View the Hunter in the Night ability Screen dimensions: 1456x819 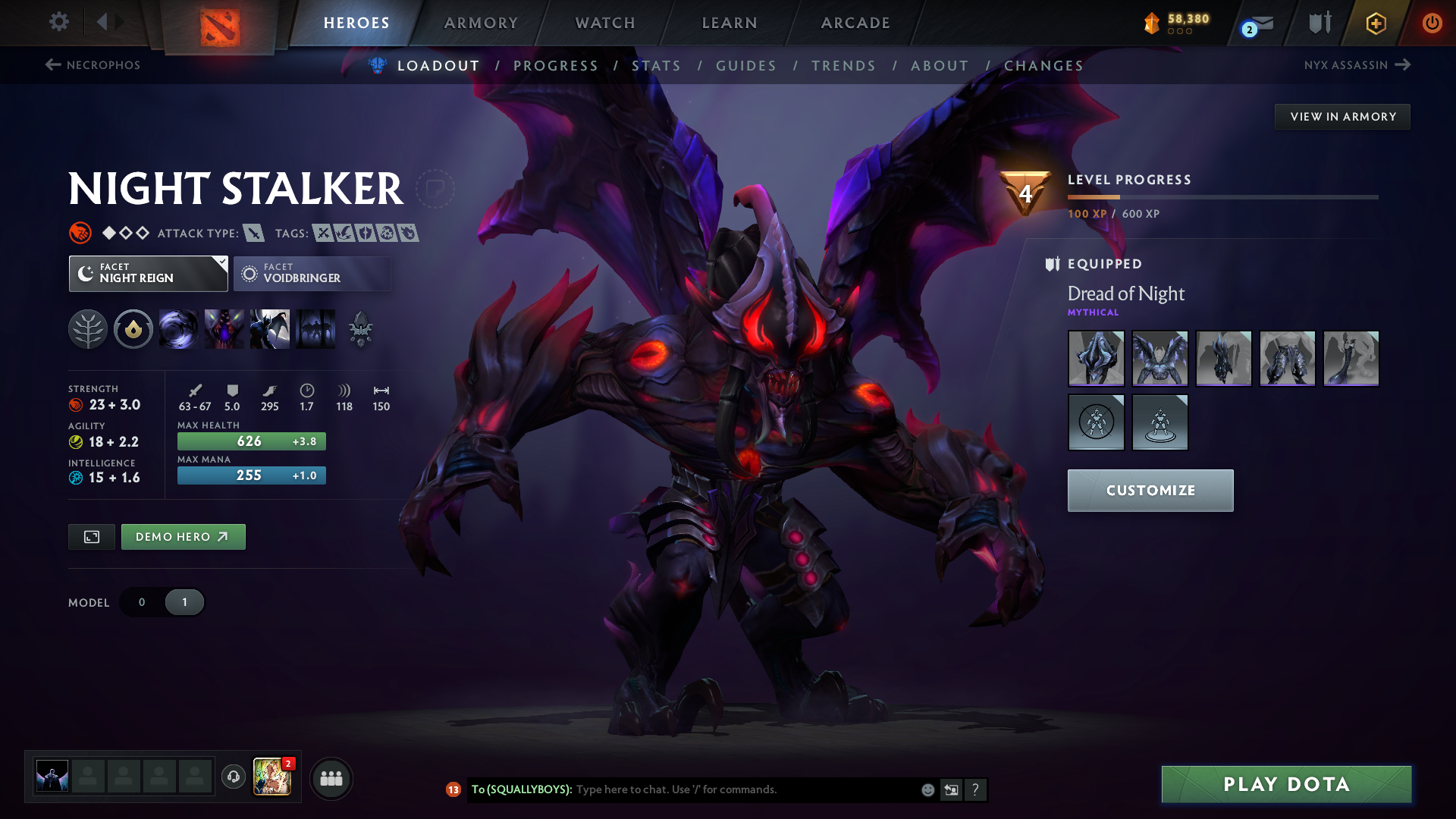tap(270, 329)
